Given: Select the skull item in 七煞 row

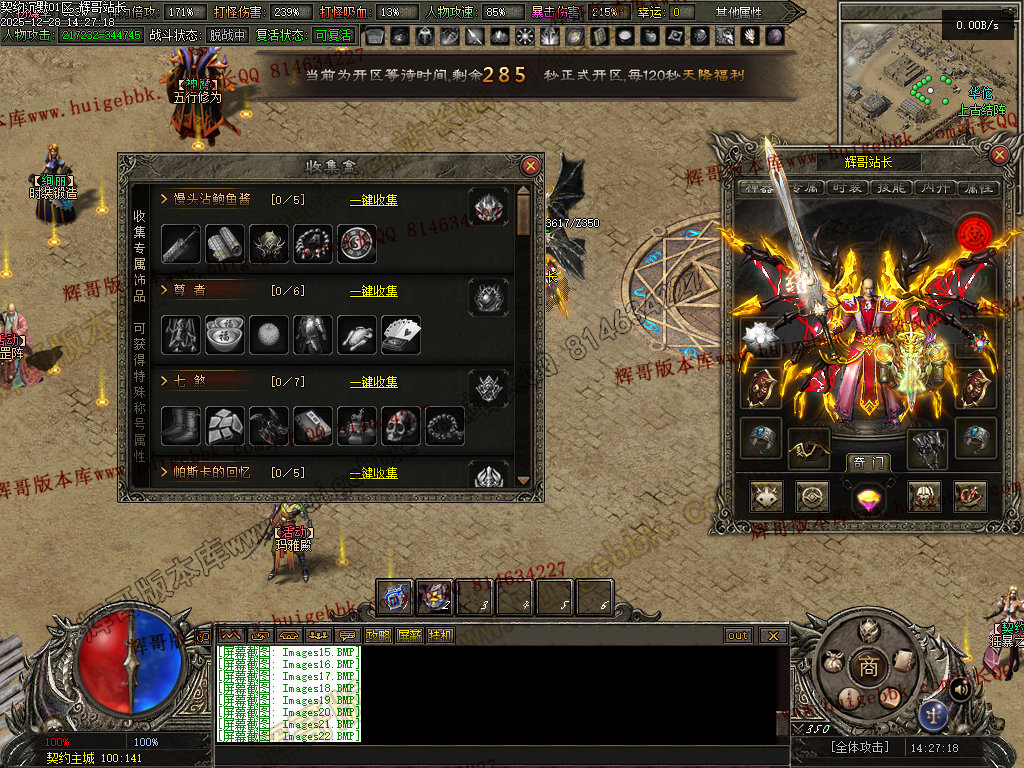Looking at the screenshot, I should pos(401,426).
